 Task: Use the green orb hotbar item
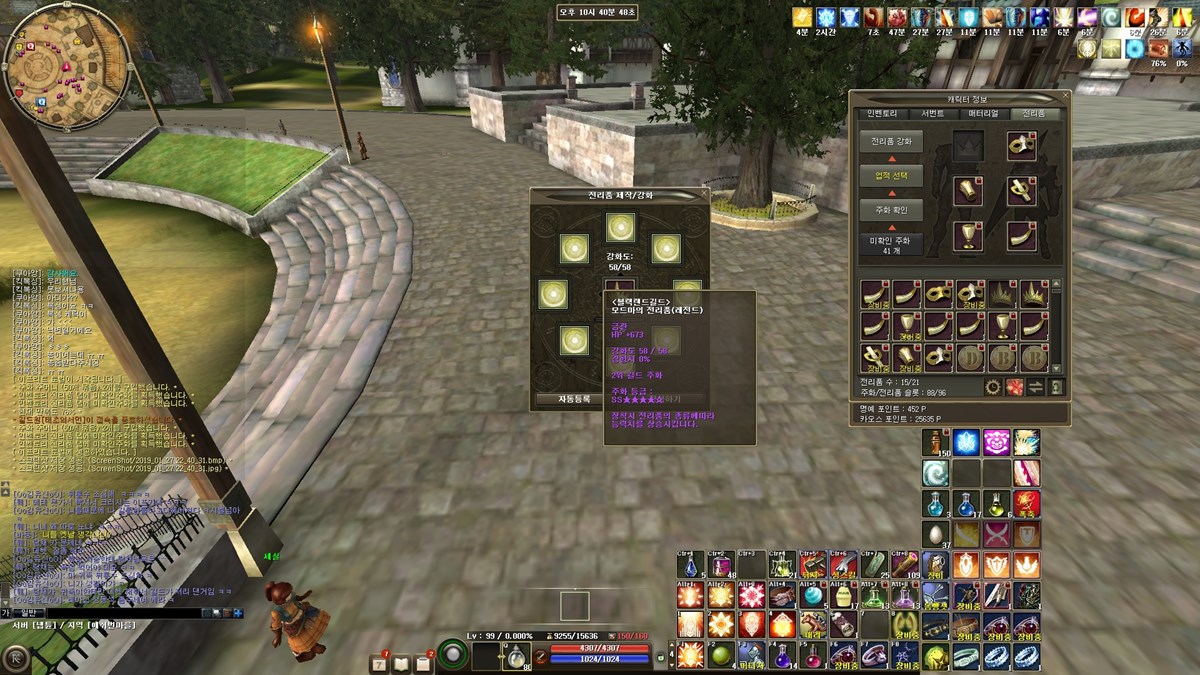point(720,655)
